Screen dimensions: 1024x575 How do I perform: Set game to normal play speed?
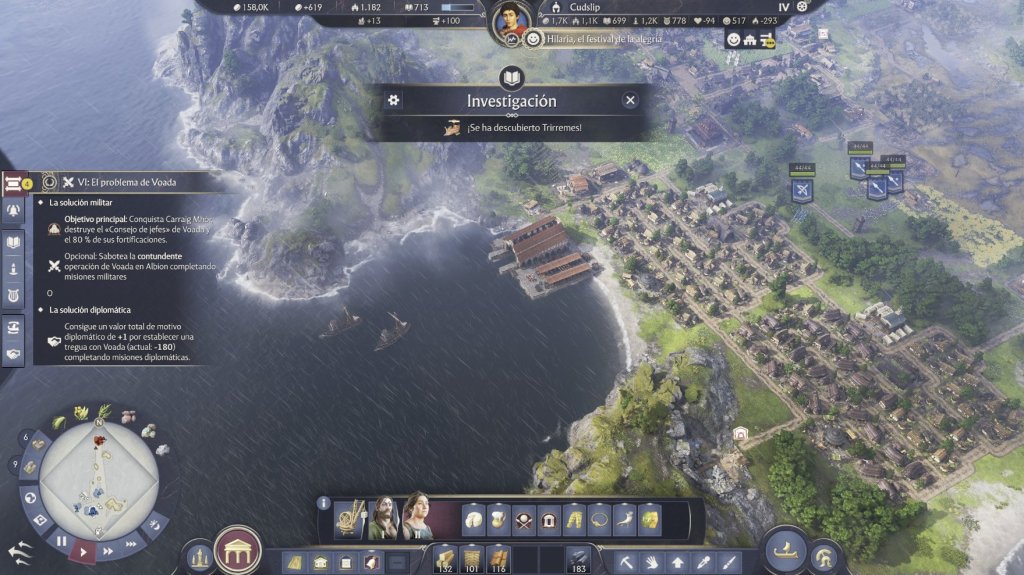tap(84, 550)
